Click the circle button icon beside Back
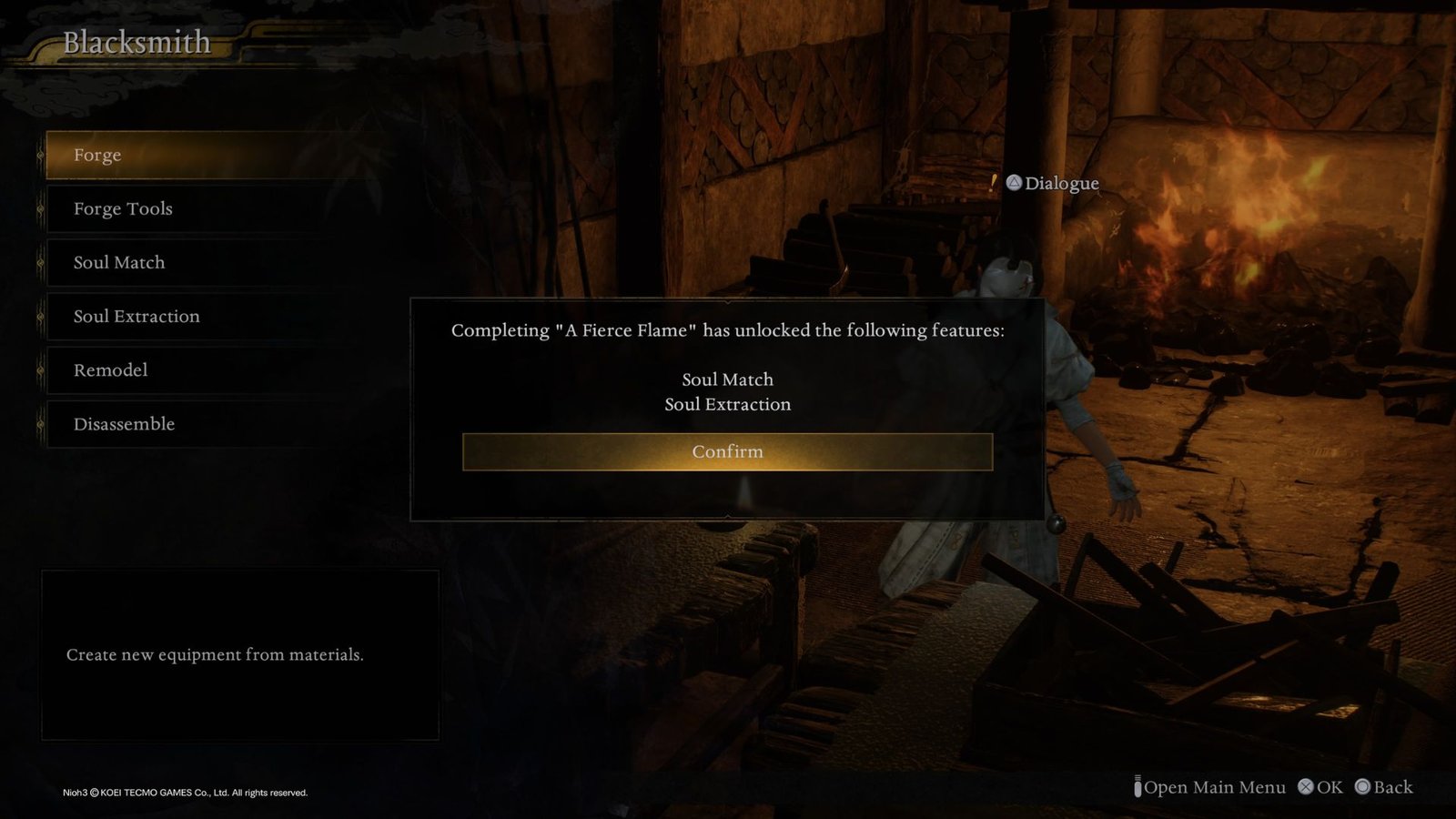 [x=1363, y=786]
